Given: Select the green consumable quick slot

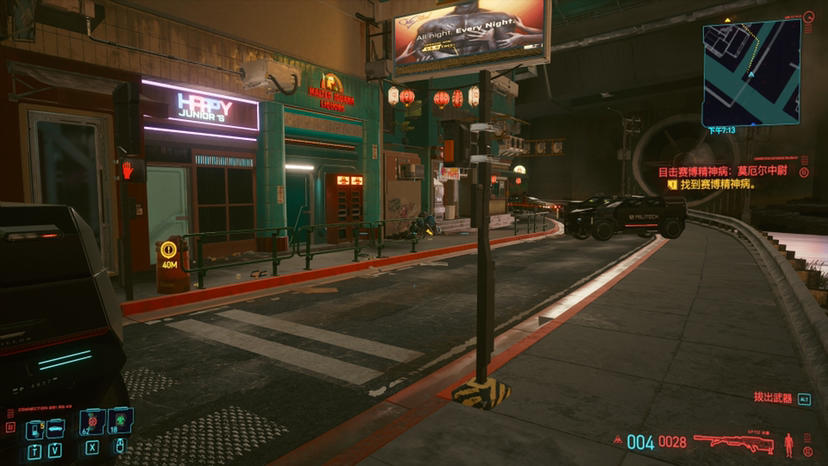Looking at the screenshot, I should [x=119, y=421].
